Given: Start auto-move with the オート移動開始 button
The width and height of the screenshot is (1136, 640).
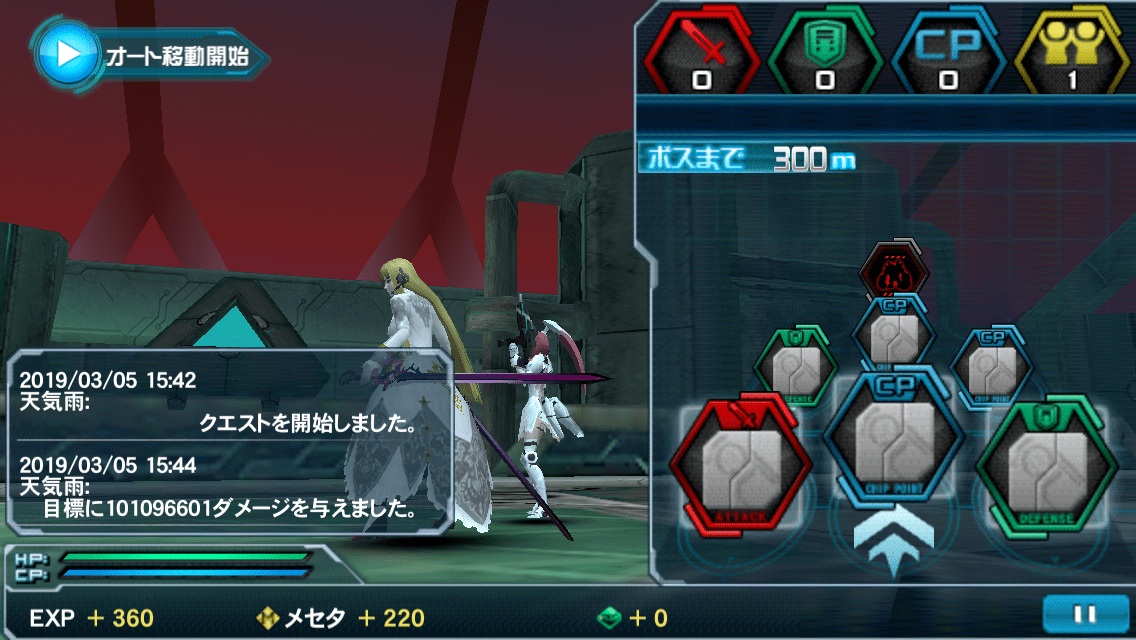Looking at the screenshot, I should click(150, 55).
